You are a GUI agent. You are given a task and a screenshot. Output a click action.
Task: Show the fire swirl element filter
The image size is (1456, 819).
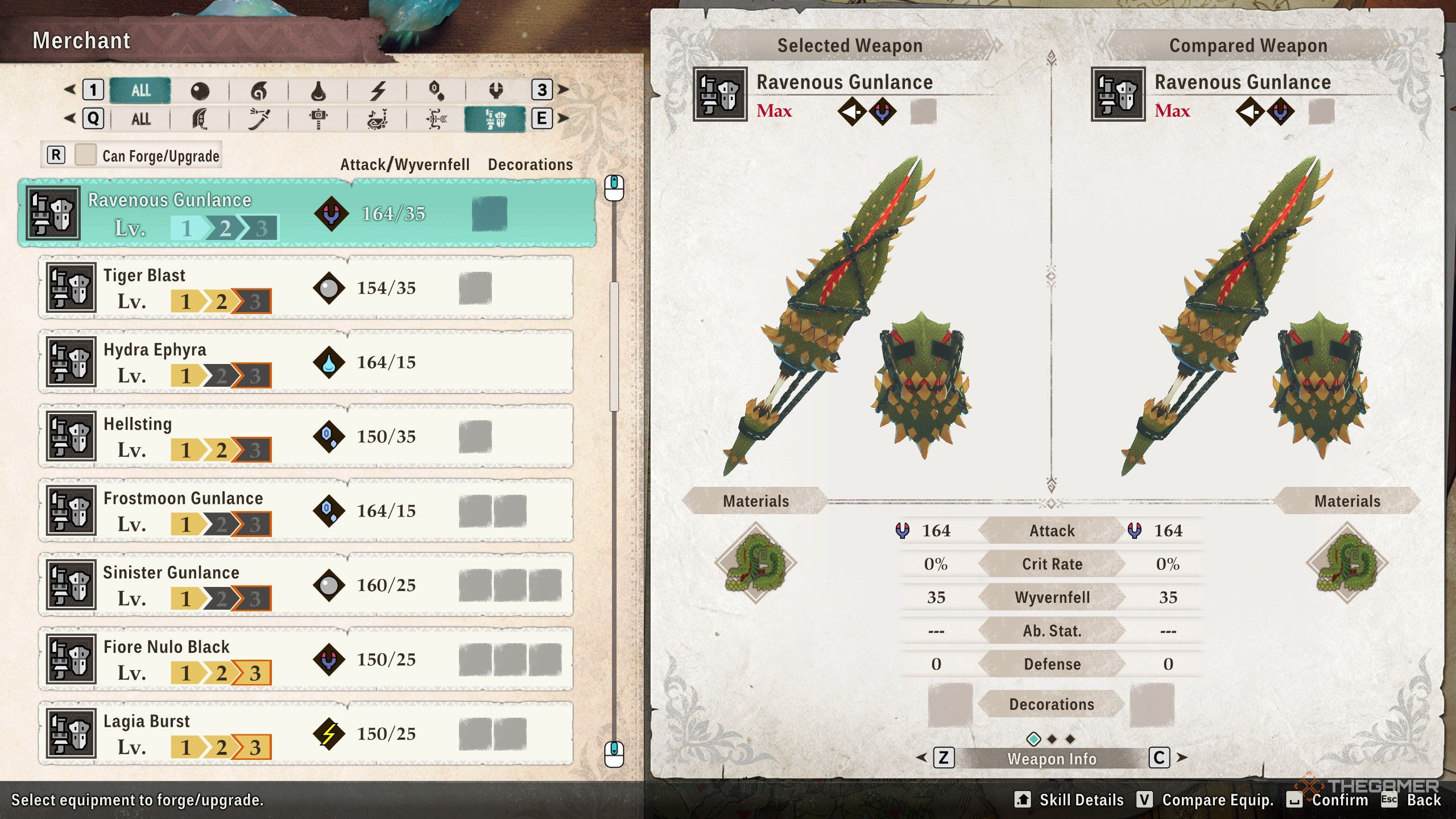(259, 90)
